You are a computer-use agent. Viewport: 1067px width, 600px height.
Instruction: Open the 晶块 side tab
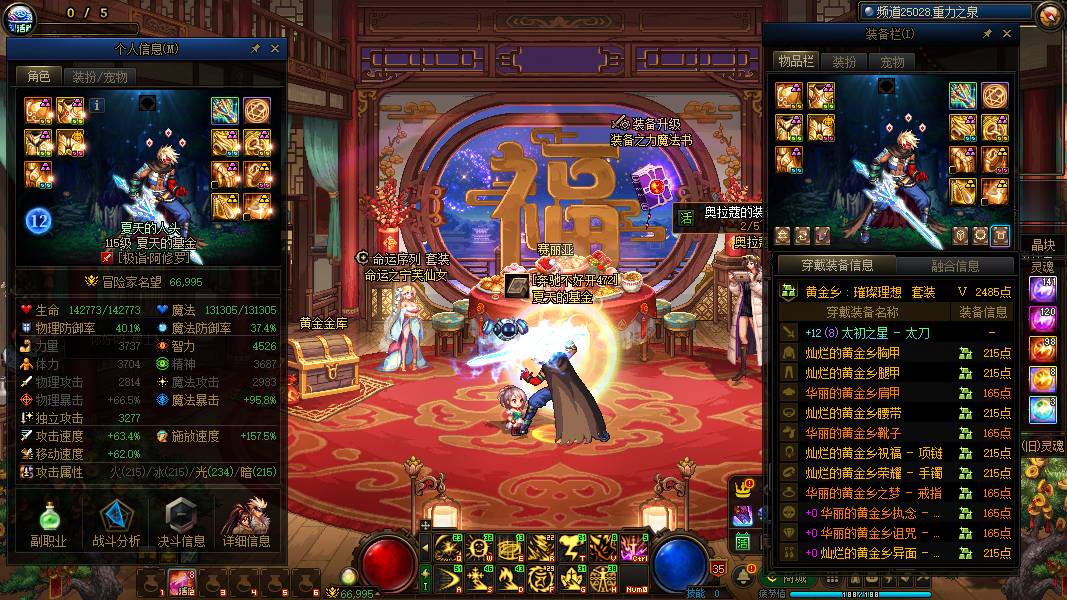click(1042, 245)
